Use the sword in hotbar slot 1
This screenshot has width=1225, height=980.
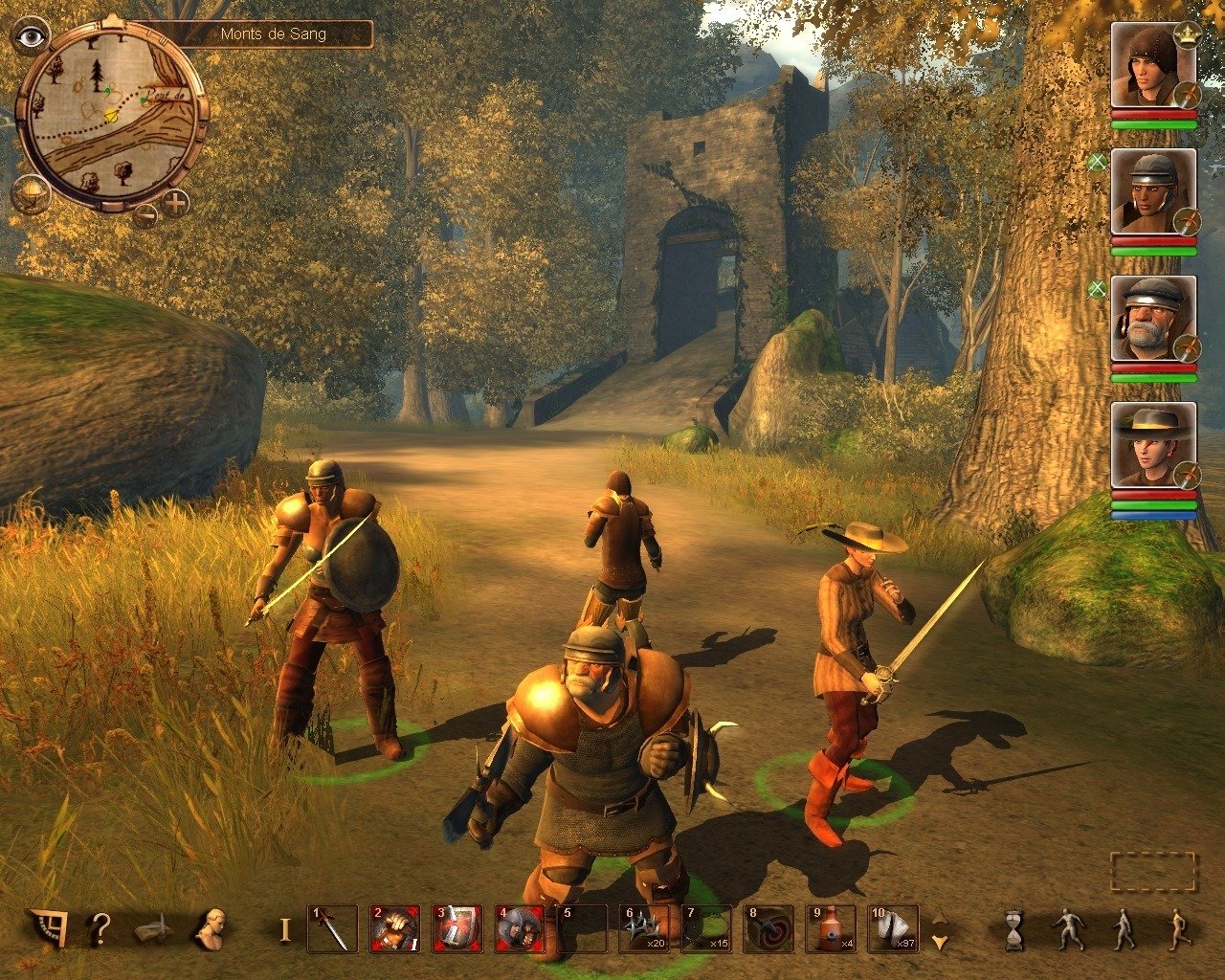(x=332, y=928)
